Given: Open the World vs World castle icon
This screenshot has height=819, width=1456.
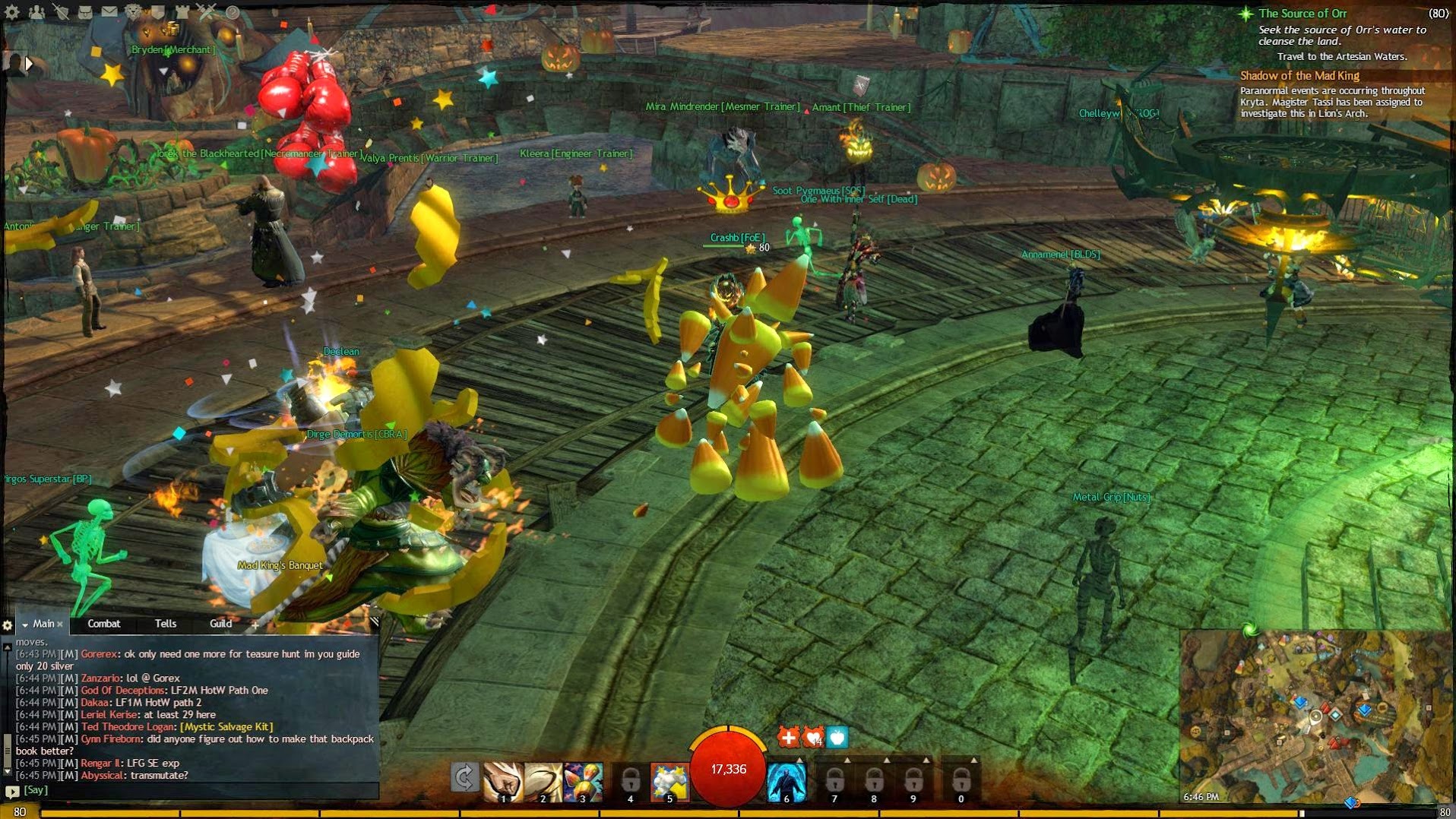Looking at the screenshot, I should pyautogui.click(x=182, y=11).
